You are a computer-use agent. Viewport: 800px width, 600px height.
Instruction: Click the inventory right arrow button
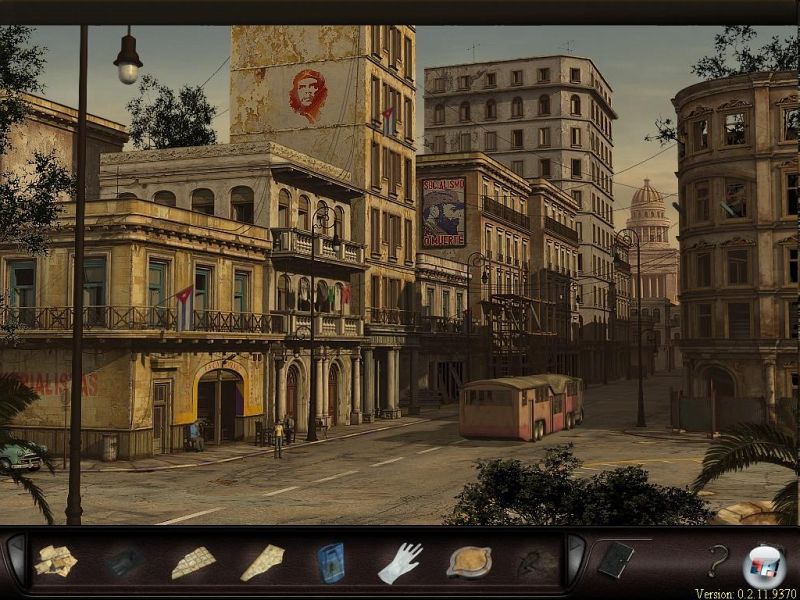577,560
